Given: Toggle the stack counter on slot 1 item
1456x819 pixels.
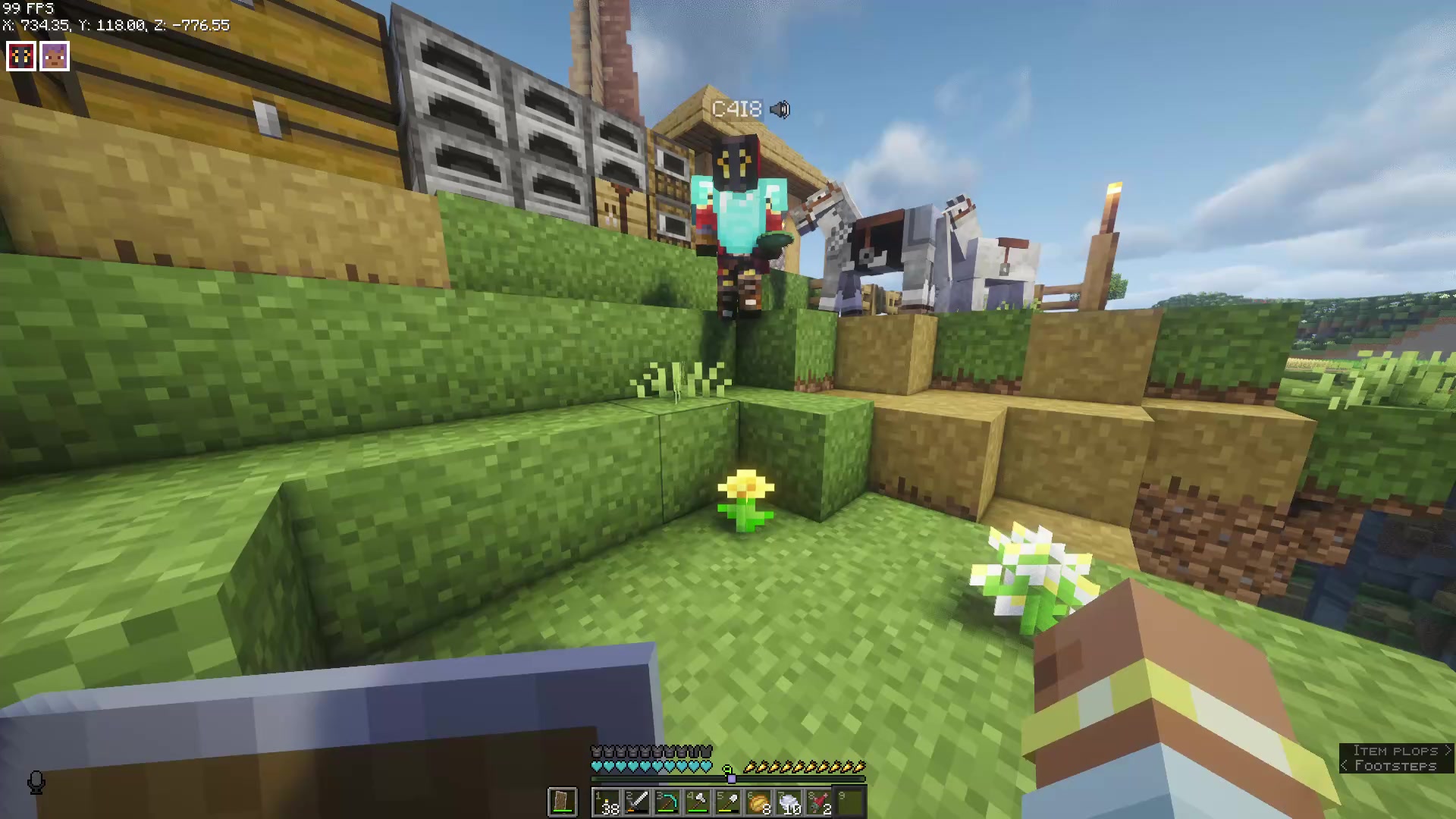Looking at the screenshot, I should (x=610, y=808).
